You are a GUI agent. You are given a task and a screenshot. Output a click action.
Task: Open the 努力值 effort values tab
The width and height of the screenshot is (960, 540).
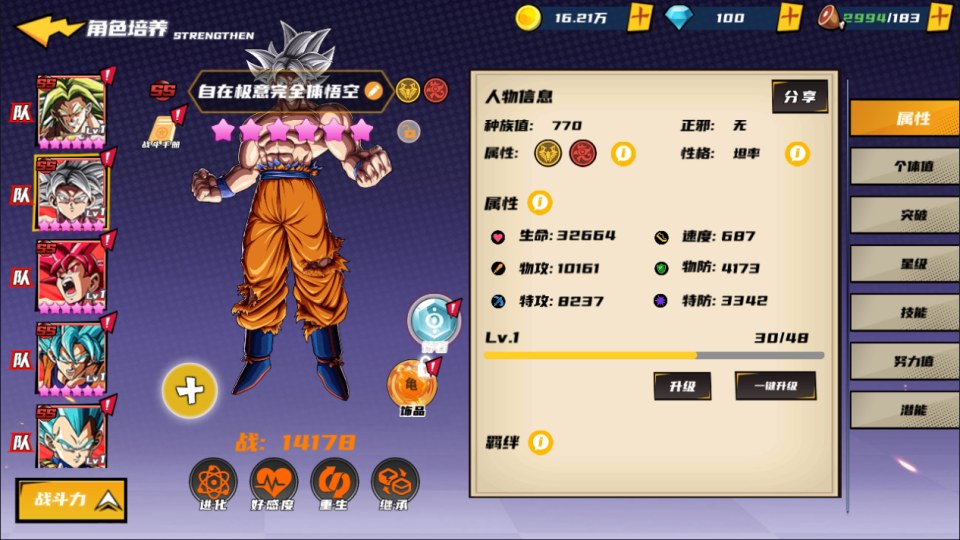[x=904, y=361]
